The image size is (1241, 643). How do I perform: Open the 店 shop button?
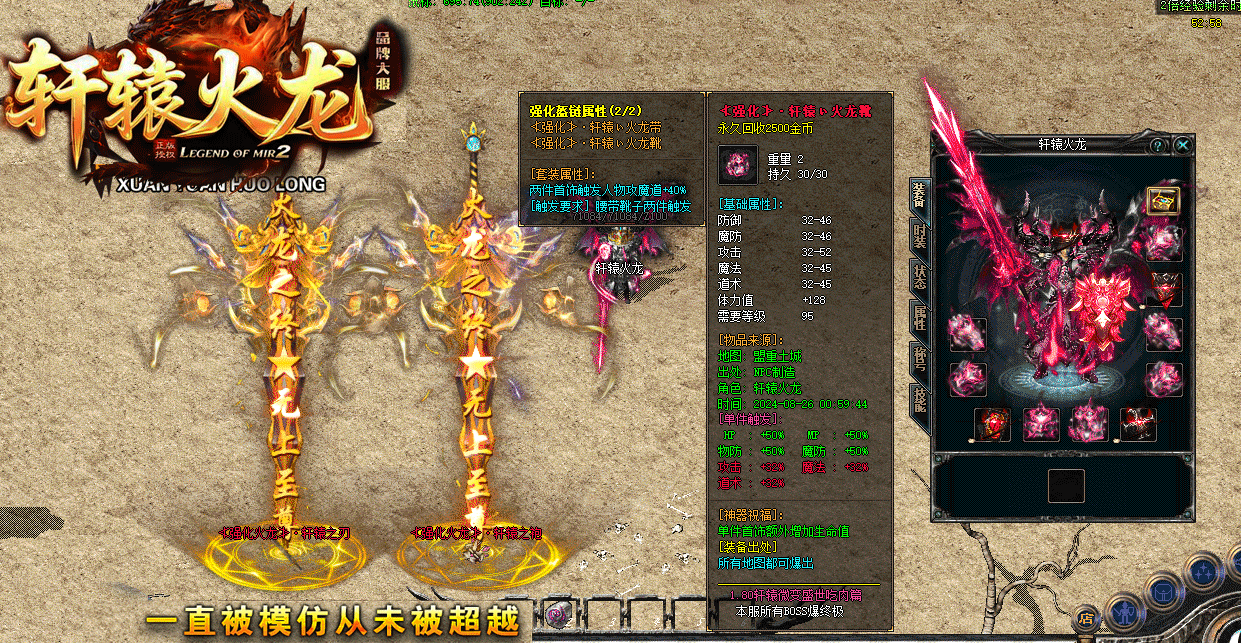click(1088, 617)
